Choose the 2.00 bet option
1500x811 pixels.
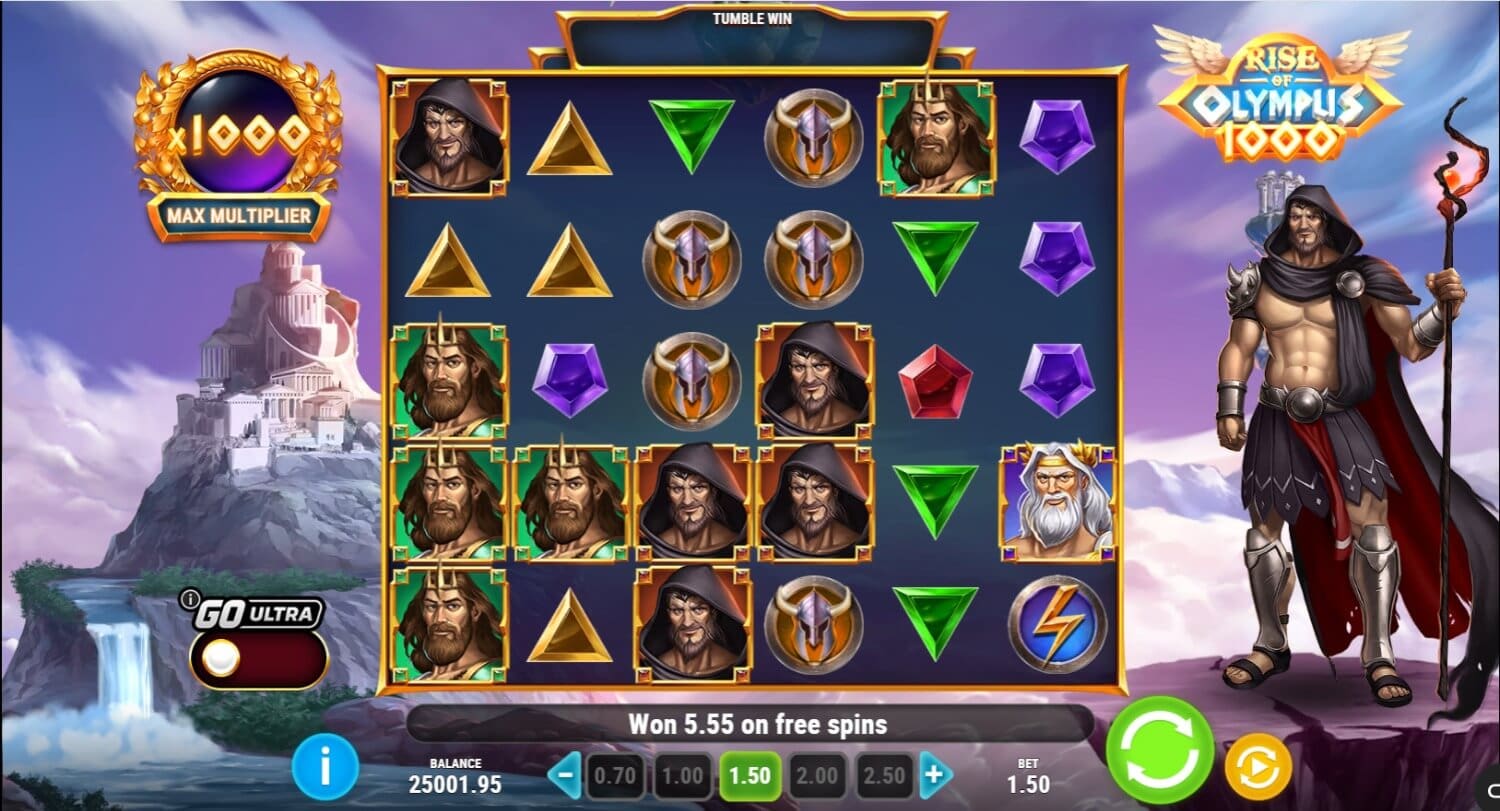[816, 773]
